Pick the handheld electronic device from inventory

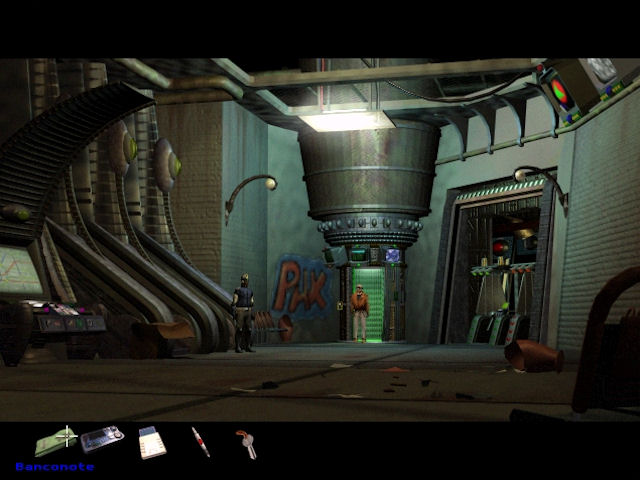[x=102, y=439]
